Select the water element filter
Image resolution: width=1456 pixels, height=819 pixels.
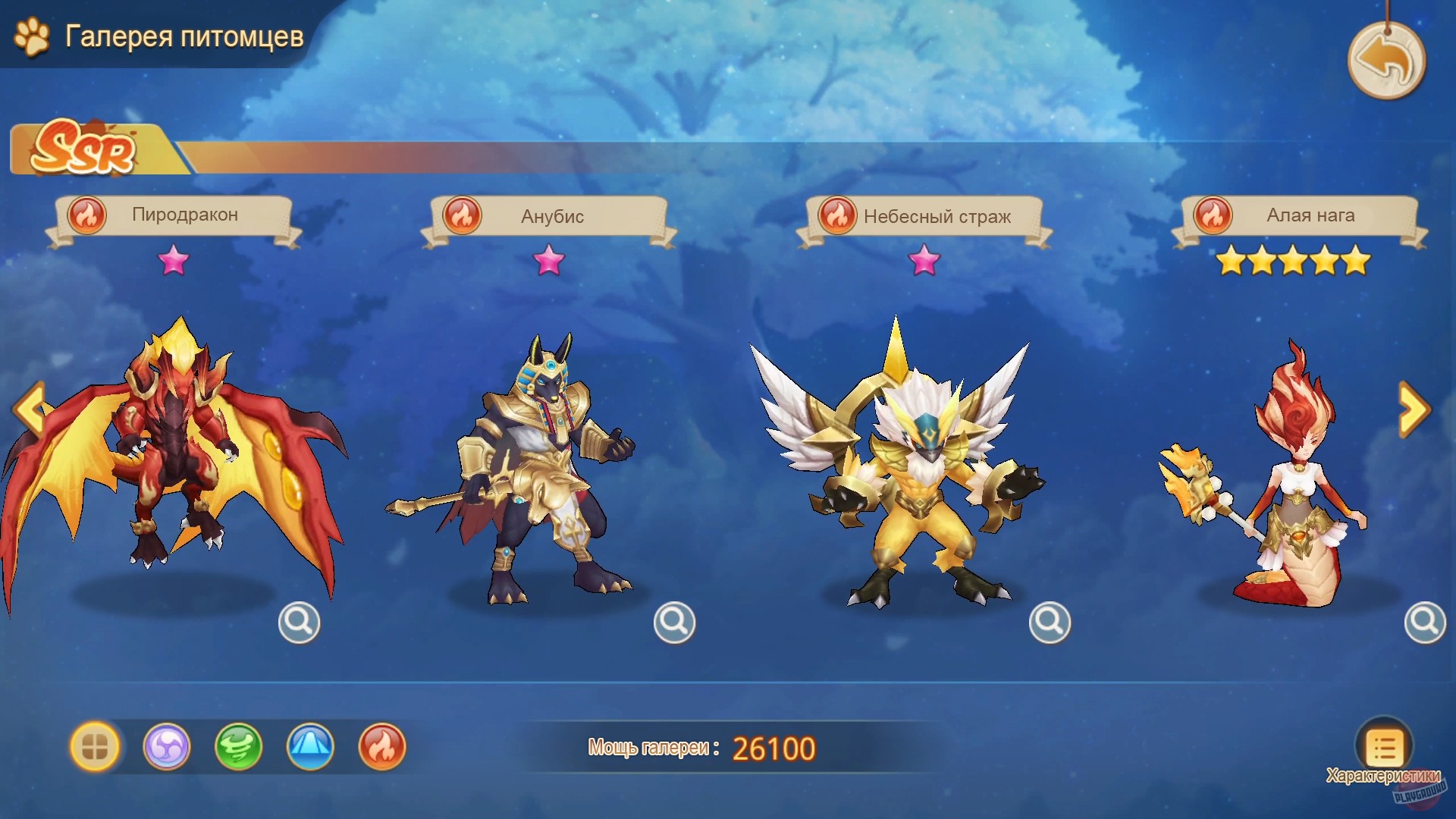pyautogui.click(x=310, y=747)
